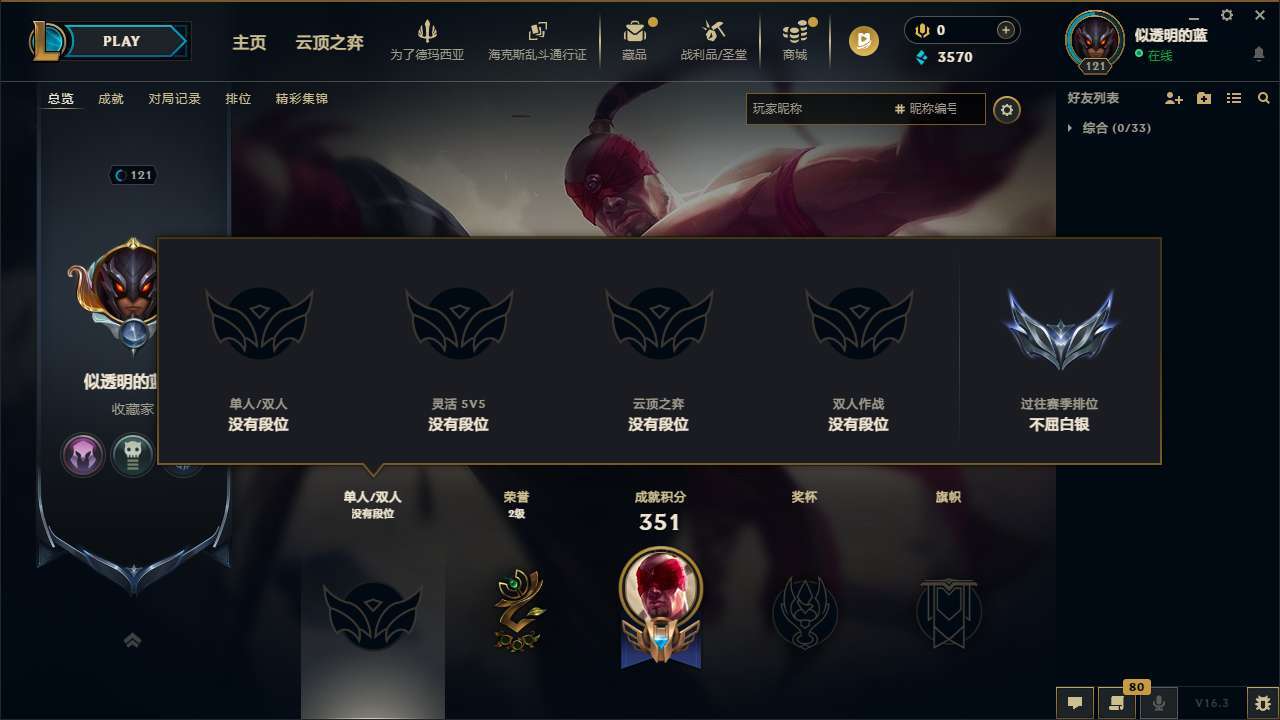Open the 藏品 collection page icon
This screenshot has height=720, width=1280.
point(635,40)
